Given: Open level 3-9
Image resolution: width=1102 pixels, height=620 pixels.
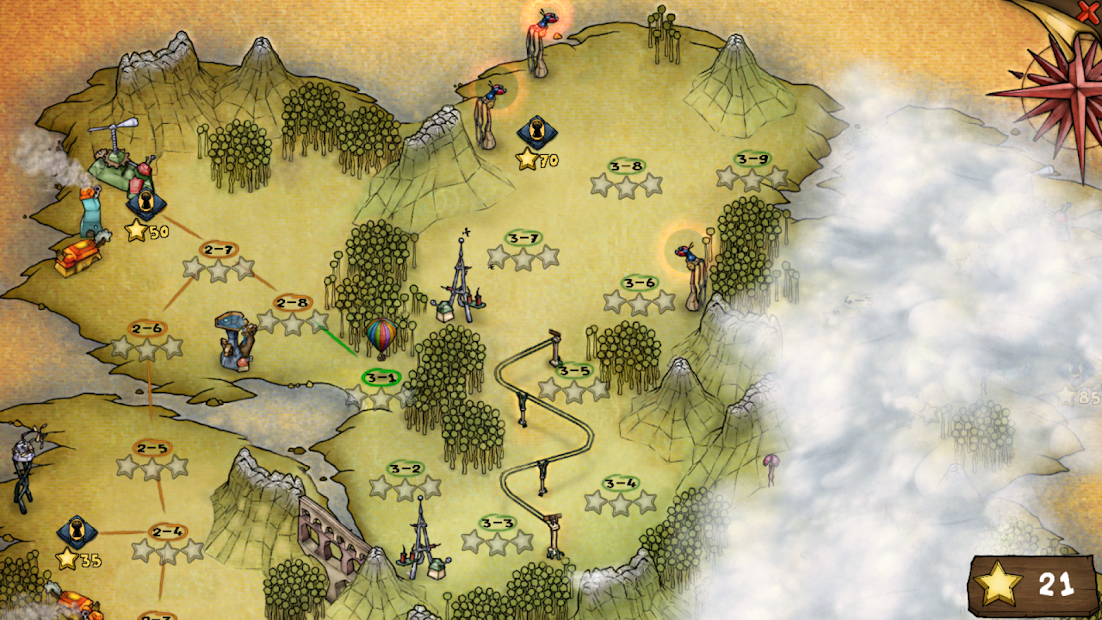Looking at the screenshot, I should point(752,160).
